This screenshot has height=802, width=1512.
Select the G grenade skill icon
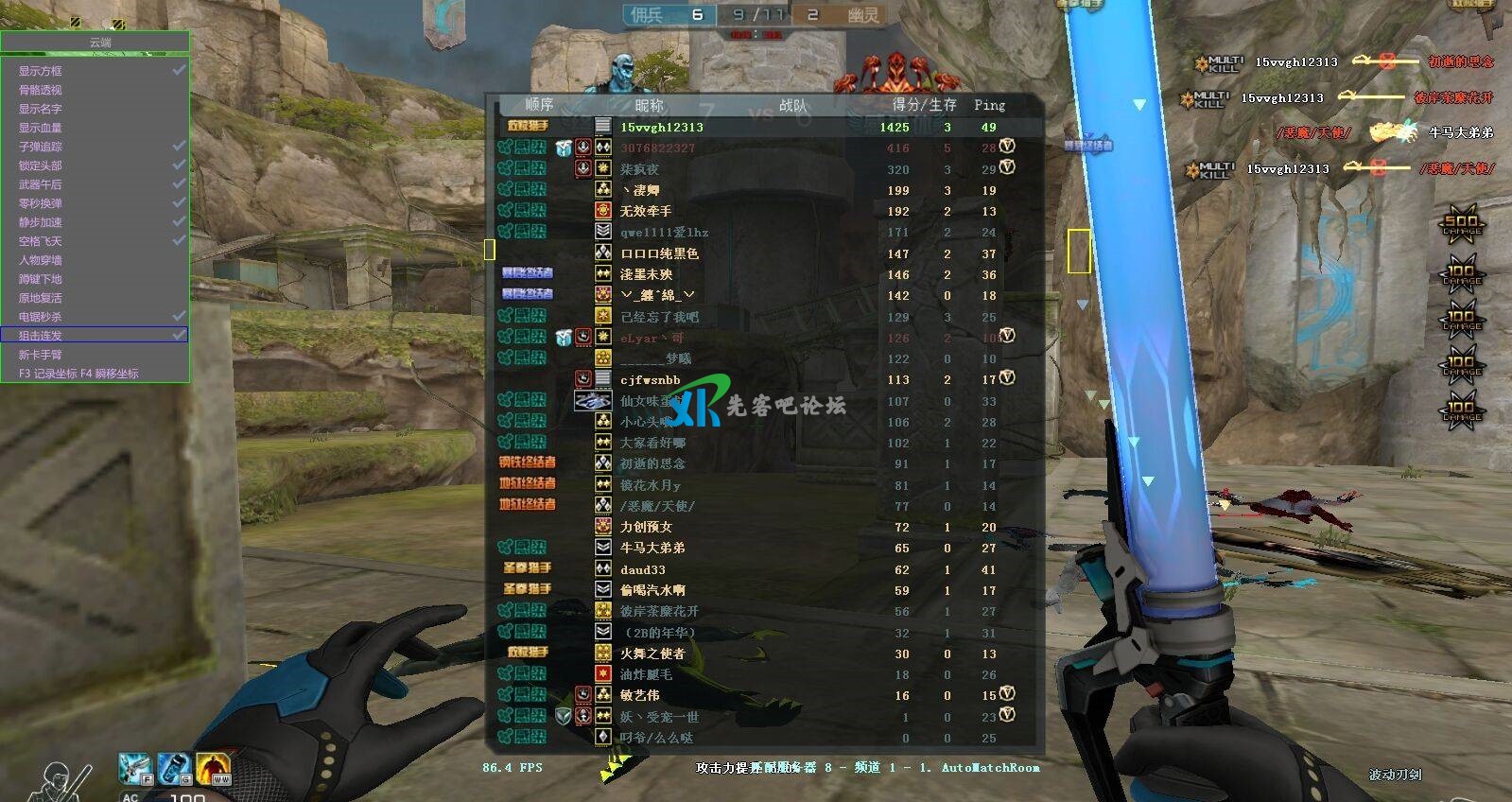click(174, 767)
